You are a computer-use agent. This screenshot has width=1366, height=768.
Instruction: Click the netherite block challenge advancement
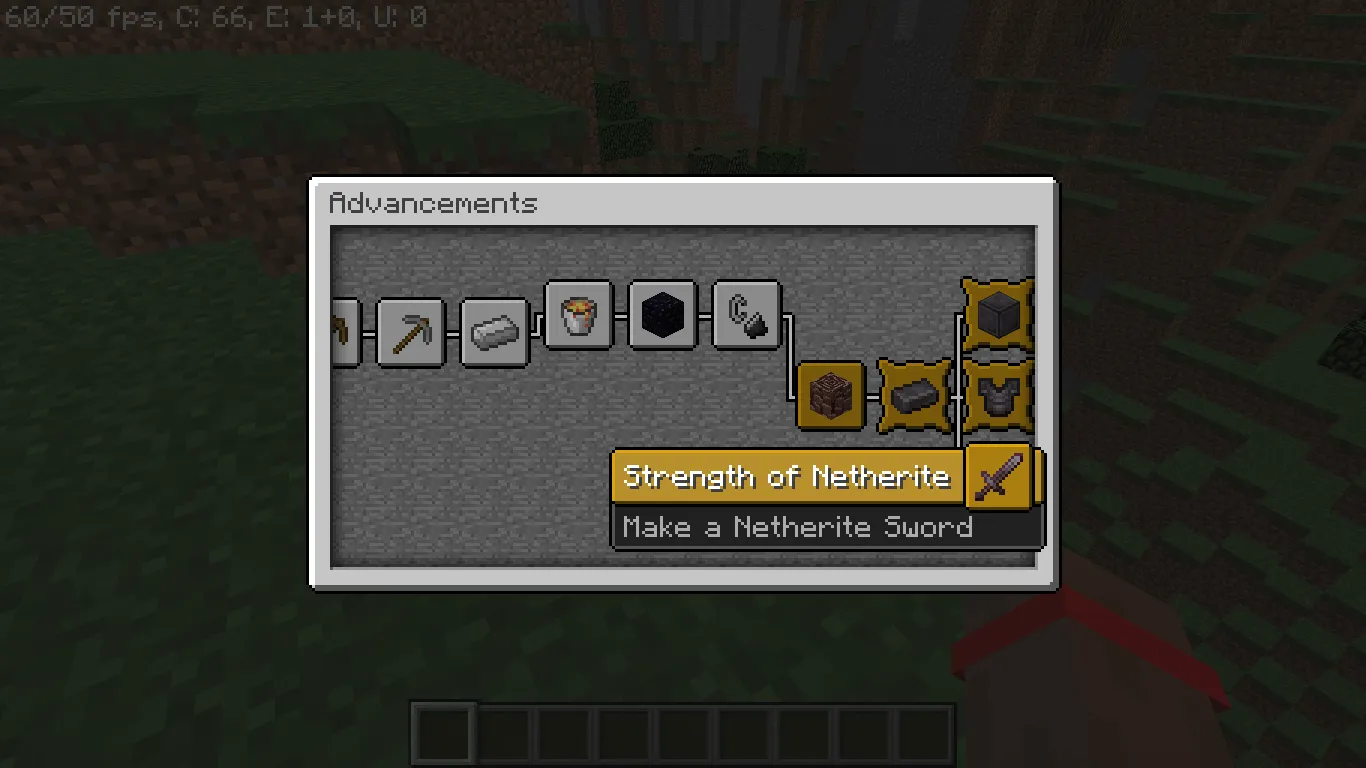[x=997, y=315]
